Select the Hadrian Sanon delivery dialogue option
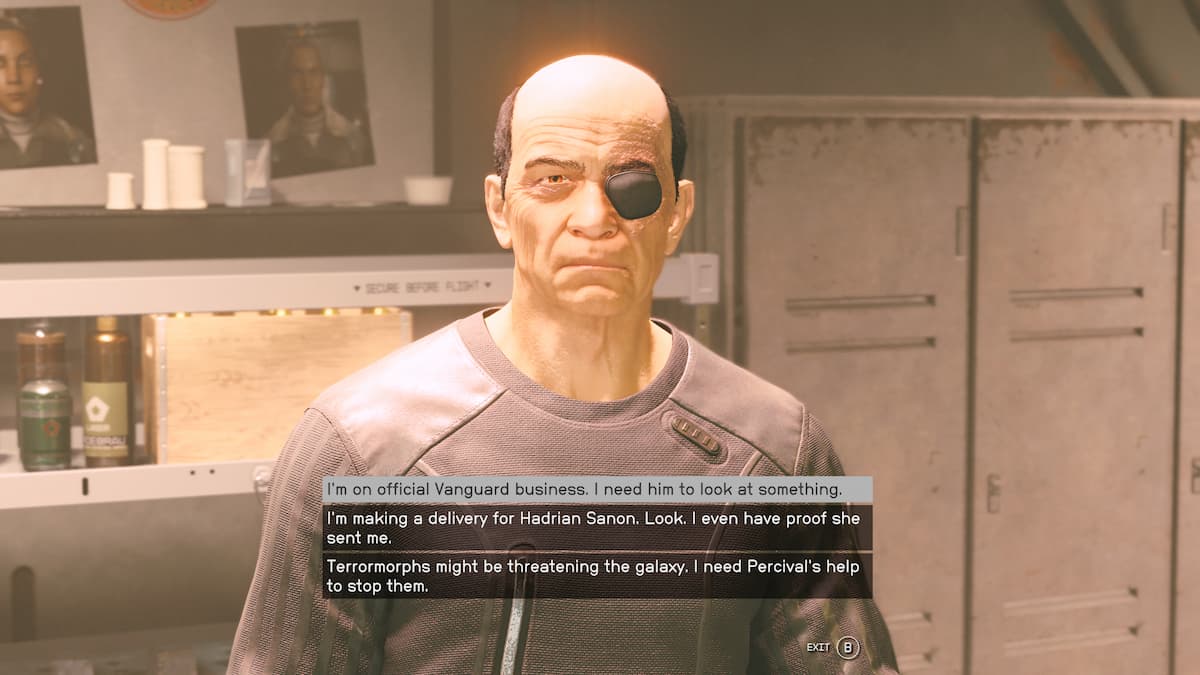 596,527
